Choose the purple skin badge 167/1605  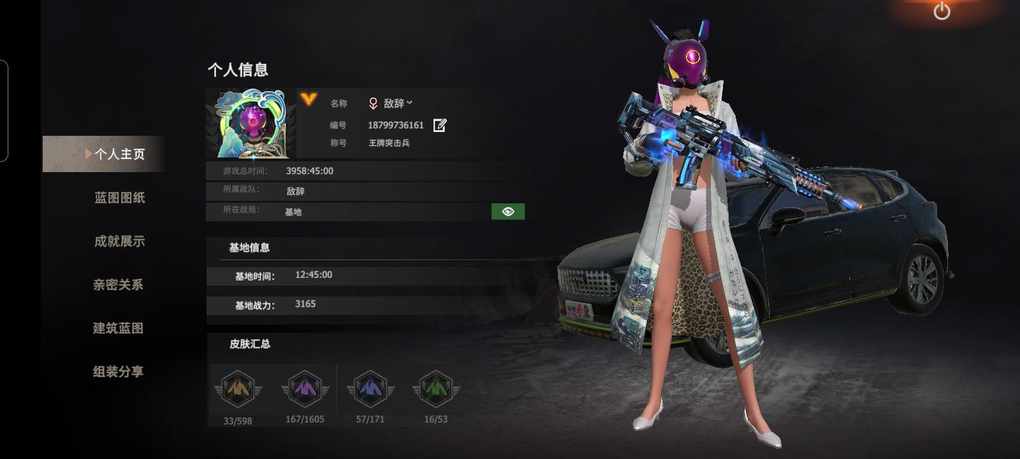tap(304, 388)
